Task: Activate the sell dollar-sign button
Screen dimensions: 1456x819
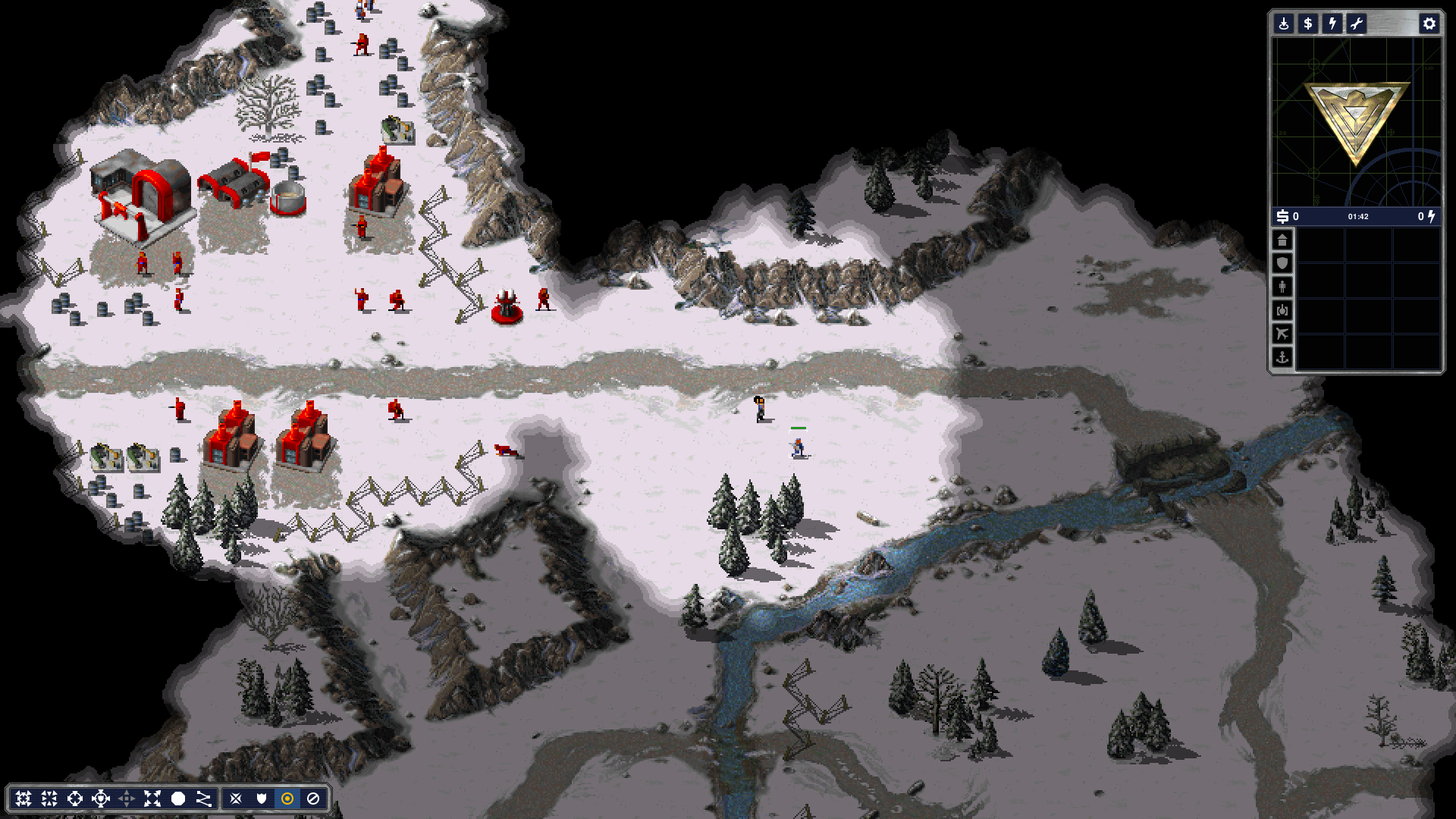Action: (1307, 24)
